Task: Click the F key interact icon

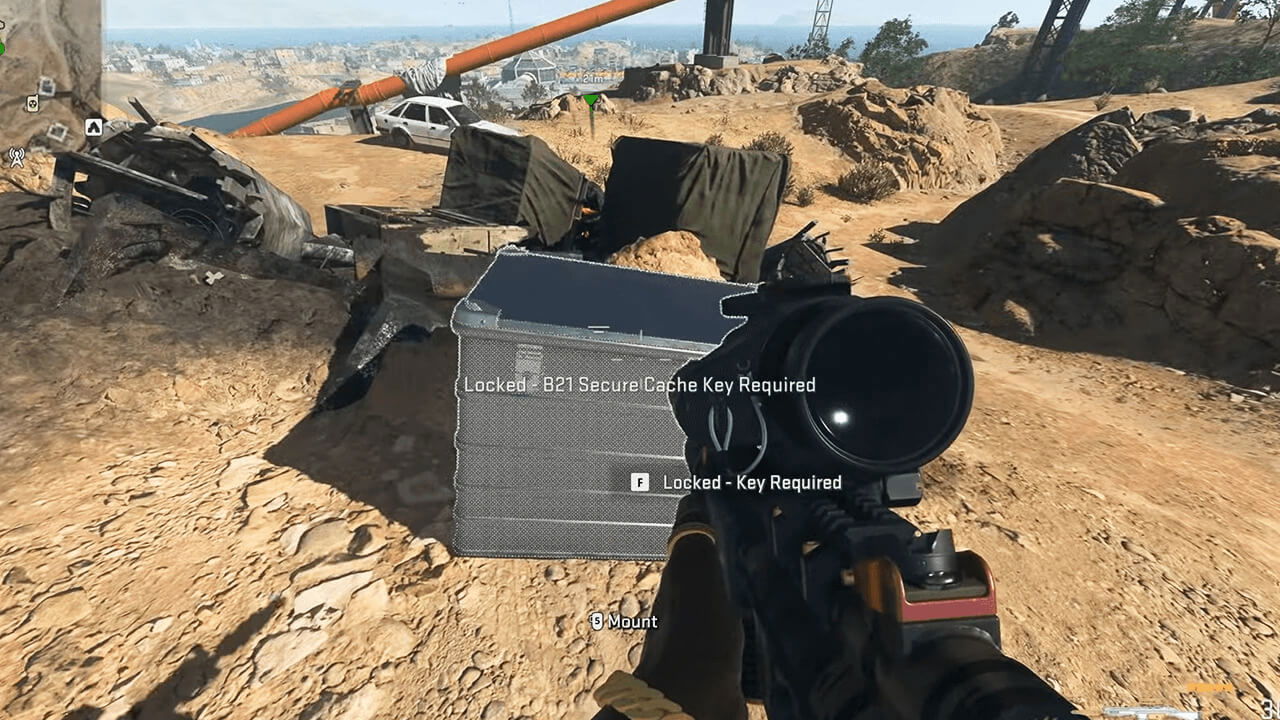Action: click(640, 482)
